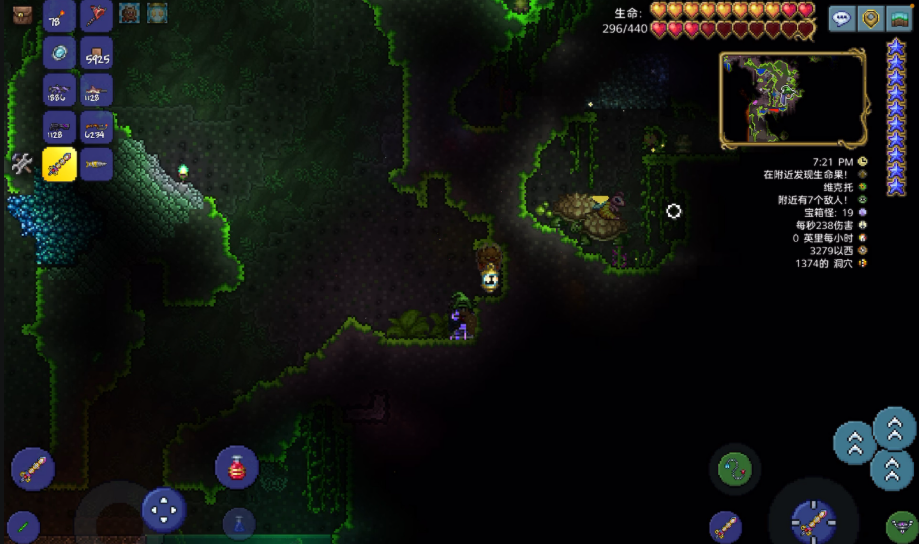919x544 pixels.
Task: Fire the grappling hook button
Action: click(x=735, y=467)
